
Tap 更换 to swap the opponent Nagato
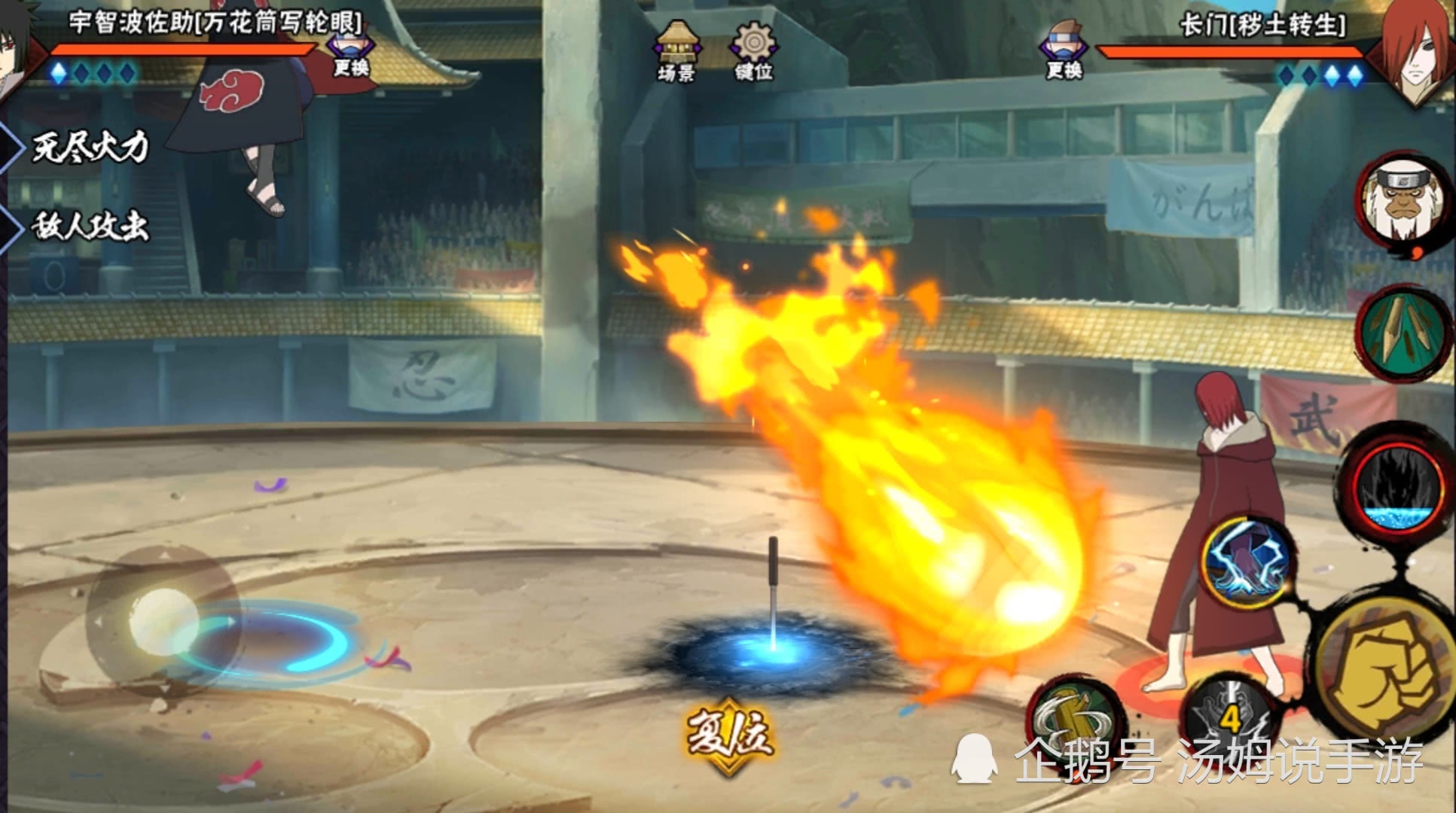(1064, 53)
